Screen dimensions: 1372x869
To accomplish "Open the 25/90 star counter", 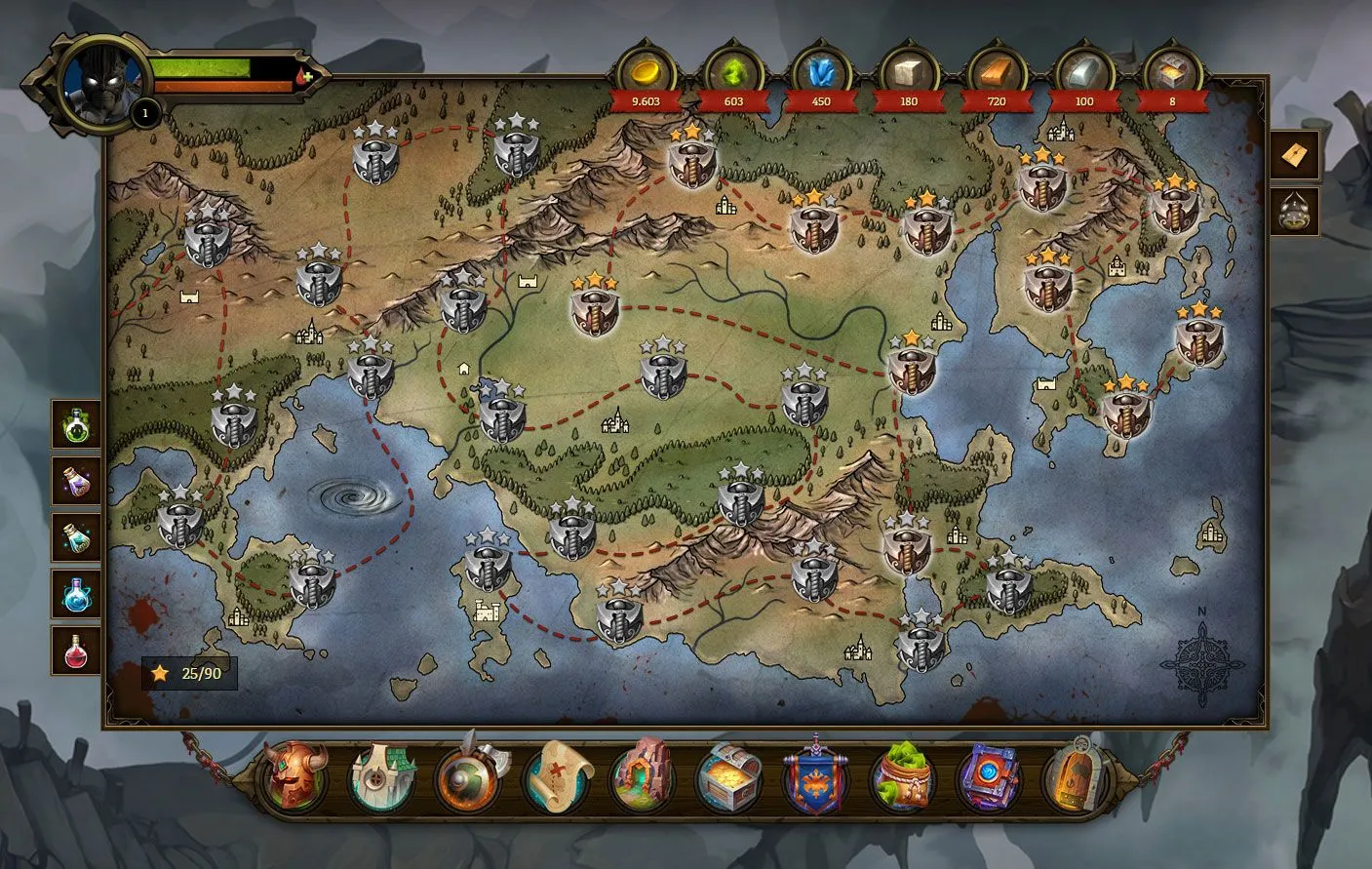I will click(189, 672).
